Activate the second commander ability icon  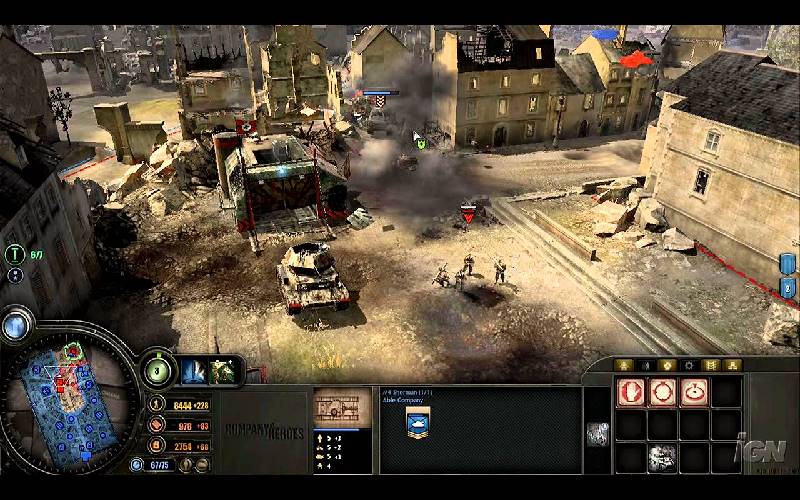coord(222,370)
